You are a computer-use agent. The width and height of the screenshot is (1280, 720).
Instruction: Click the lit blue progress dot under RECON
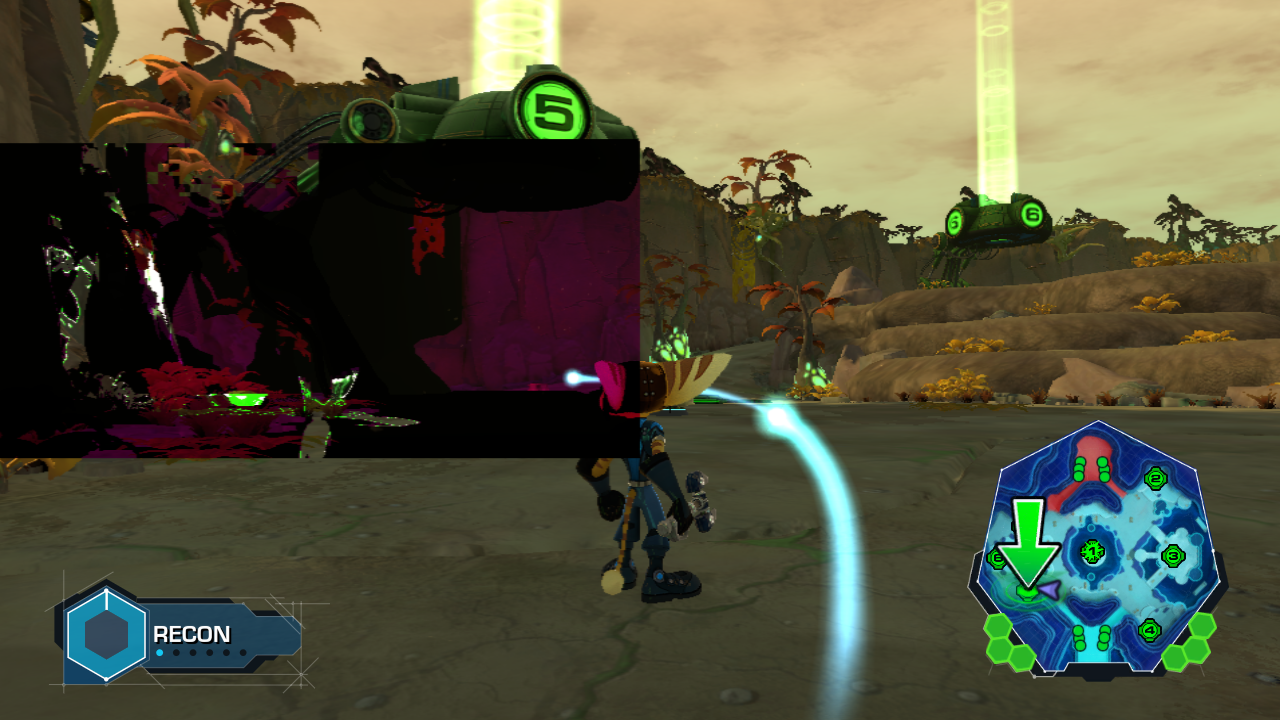pos(159,652)
